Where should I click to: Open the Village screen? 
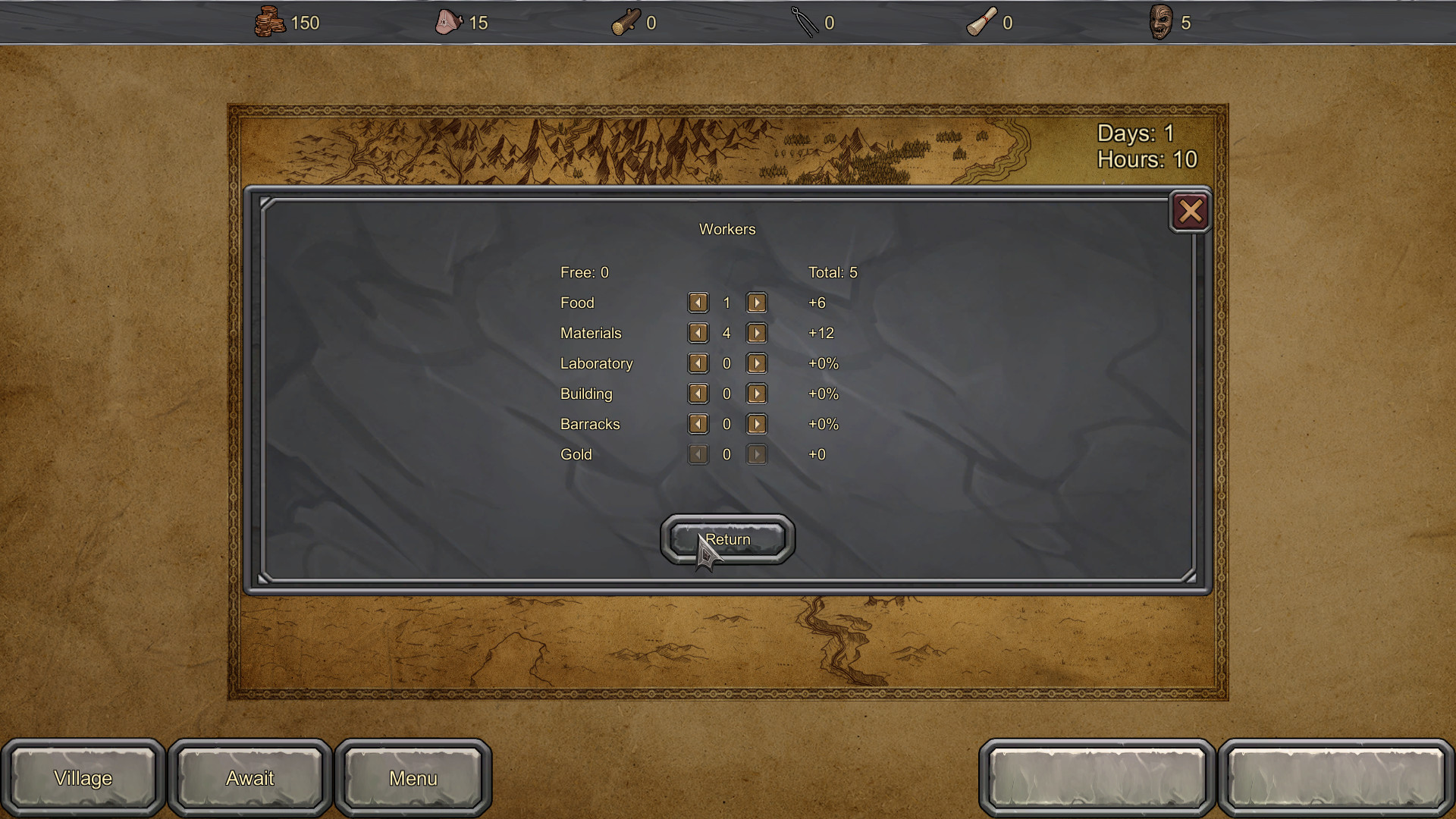click(83, 778)
